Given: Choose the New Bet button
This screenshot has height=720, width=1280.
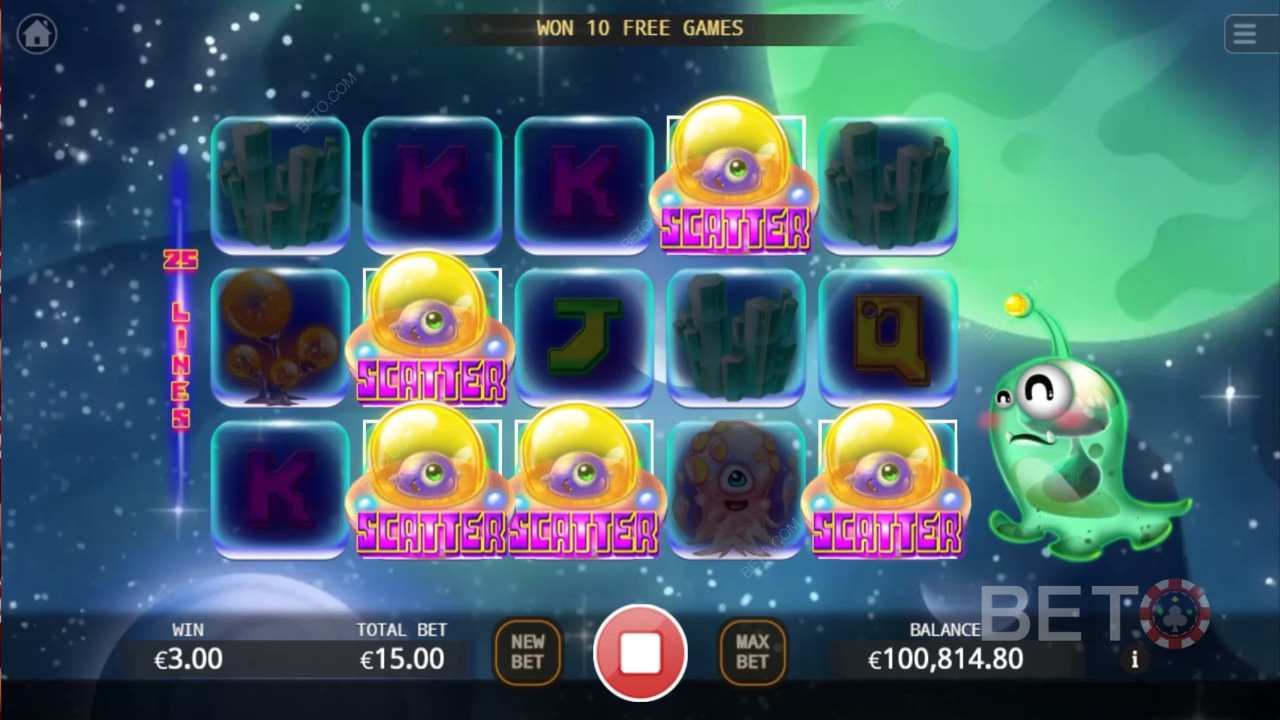Looking at the screenshot, I should click(528, 653).
